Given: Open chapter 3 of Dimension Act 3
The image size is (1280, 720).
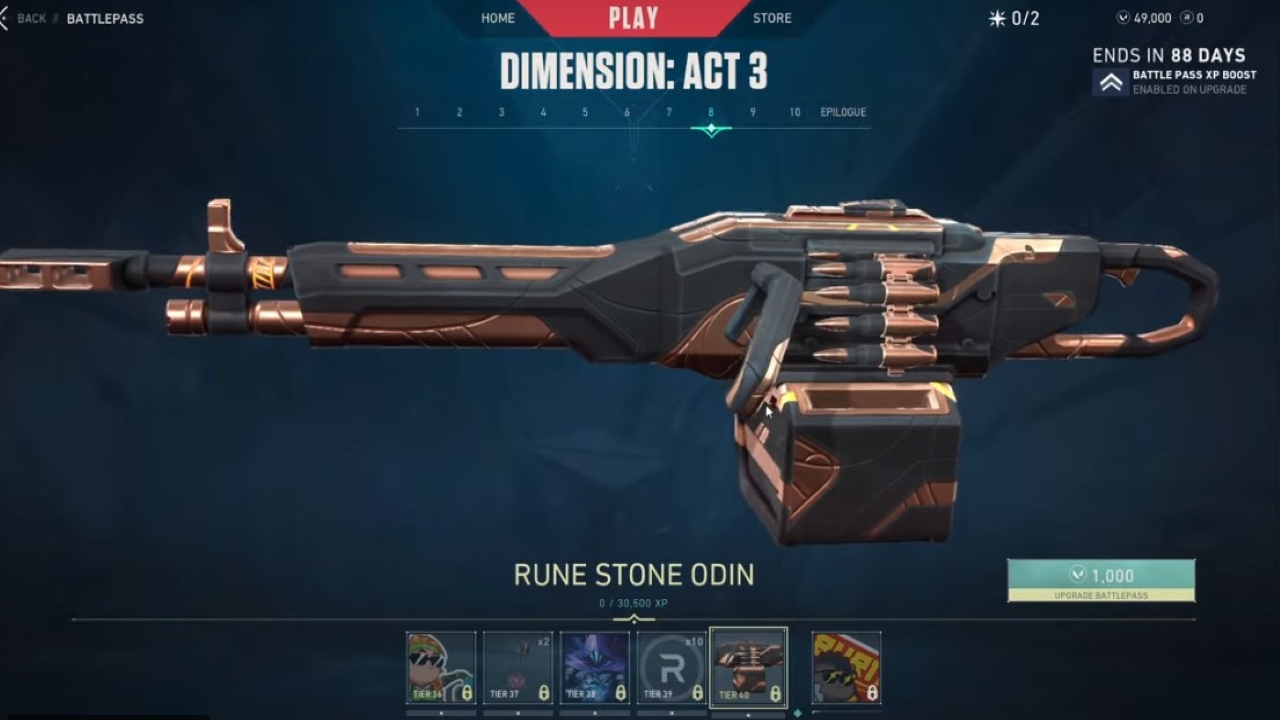Looking at the screenshot, I should 502,112.
